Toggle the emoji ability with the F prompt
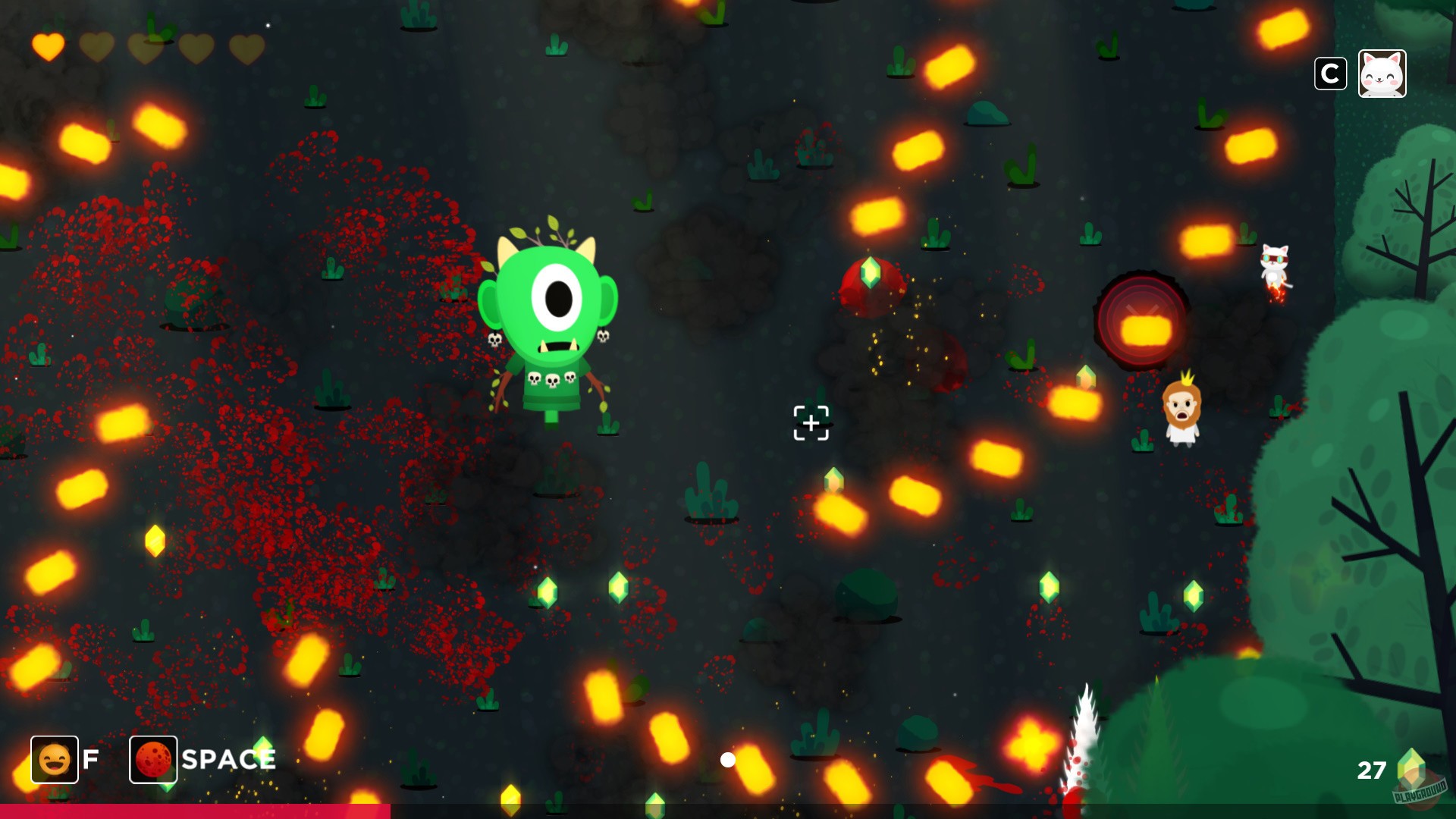1456x819 pixels. click(53, 758)
